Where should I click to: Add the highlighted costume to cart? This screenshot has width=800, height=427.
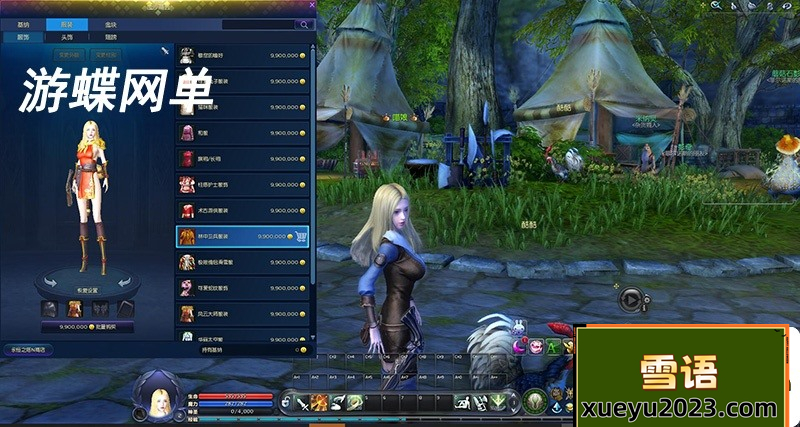pyautogui.click(x=301, y=236)
